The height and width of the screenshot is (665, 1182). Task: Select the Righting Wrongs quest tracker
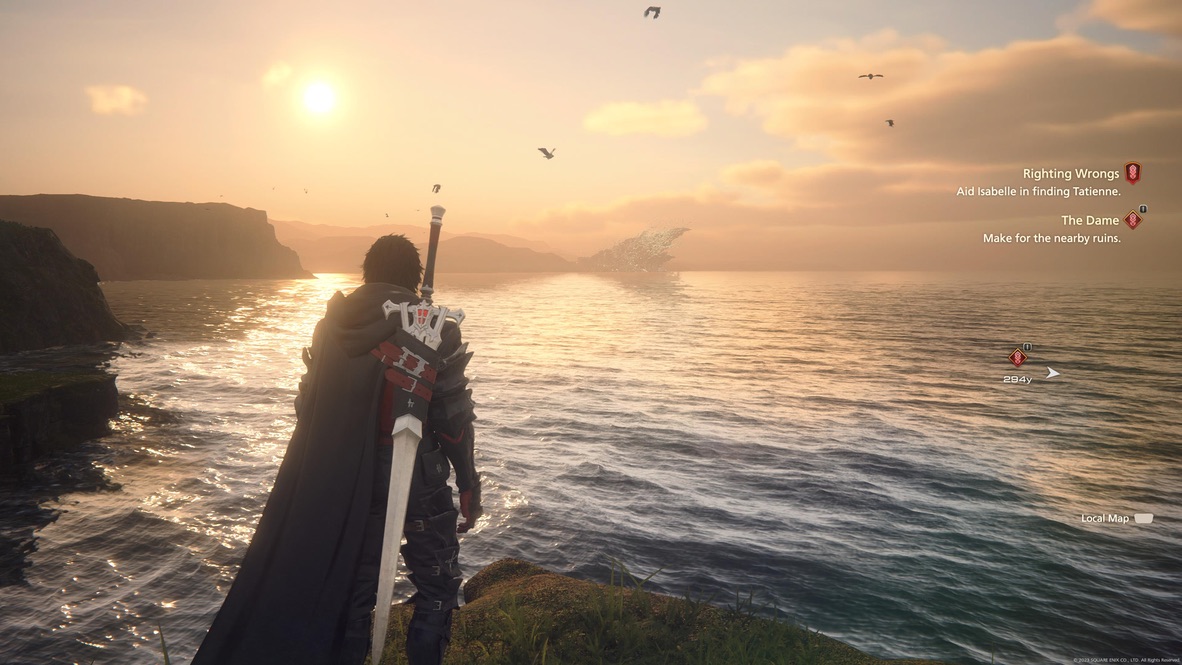pos(1070,174)
